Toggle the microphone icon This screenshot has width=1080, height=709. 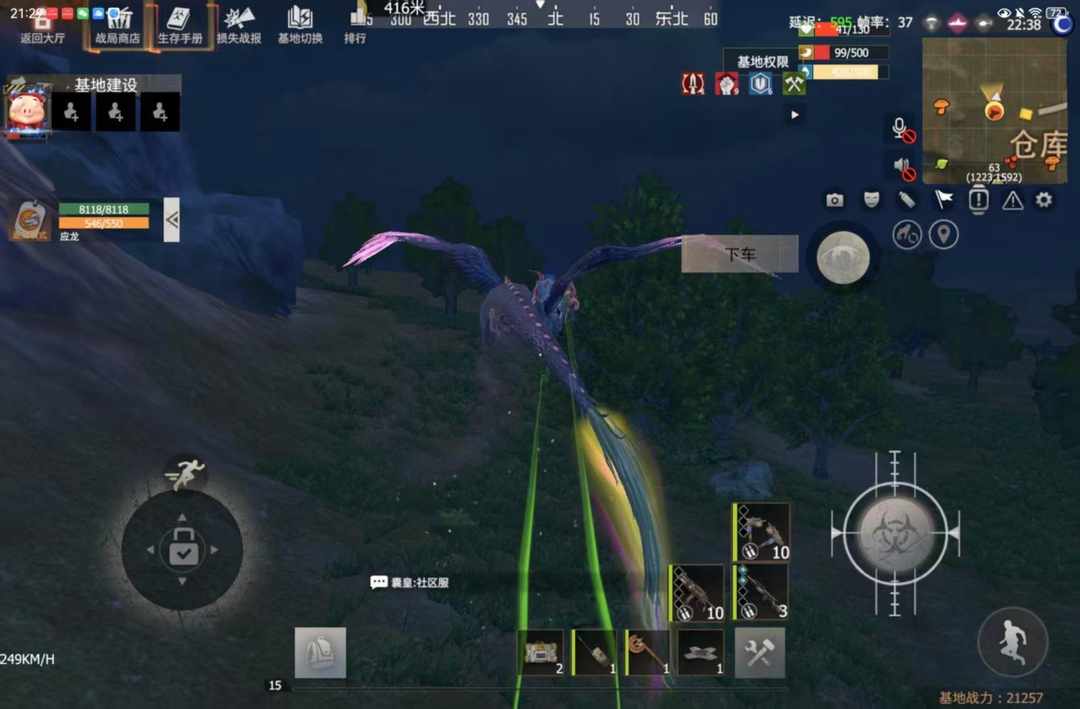click(901, 128)
